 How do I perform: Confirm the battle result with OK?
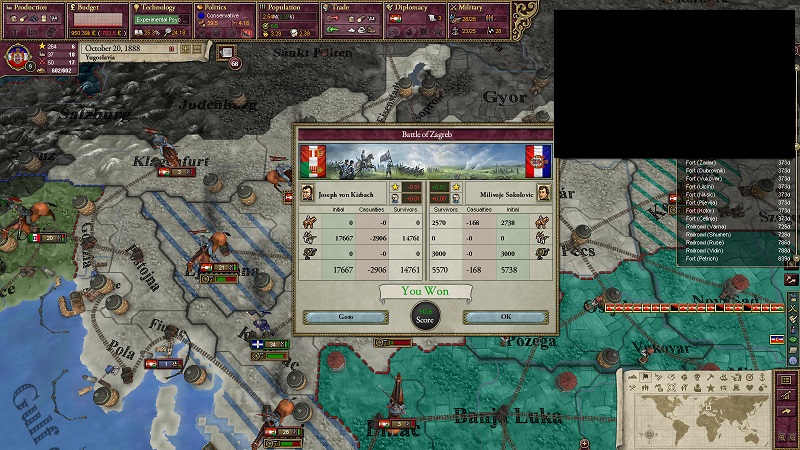tap(504, 317)
